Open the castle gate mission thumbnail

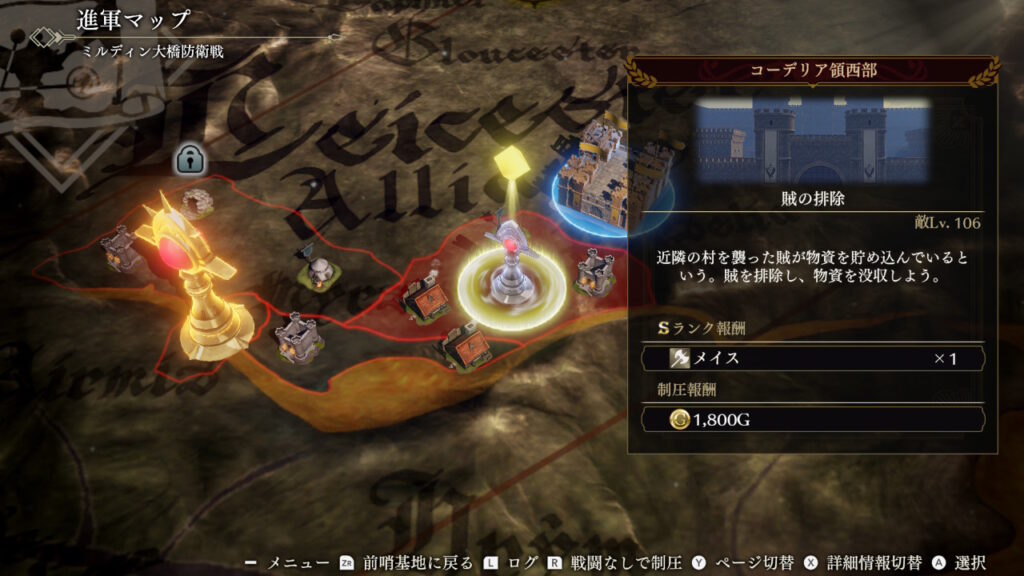(x=812, y=139)
